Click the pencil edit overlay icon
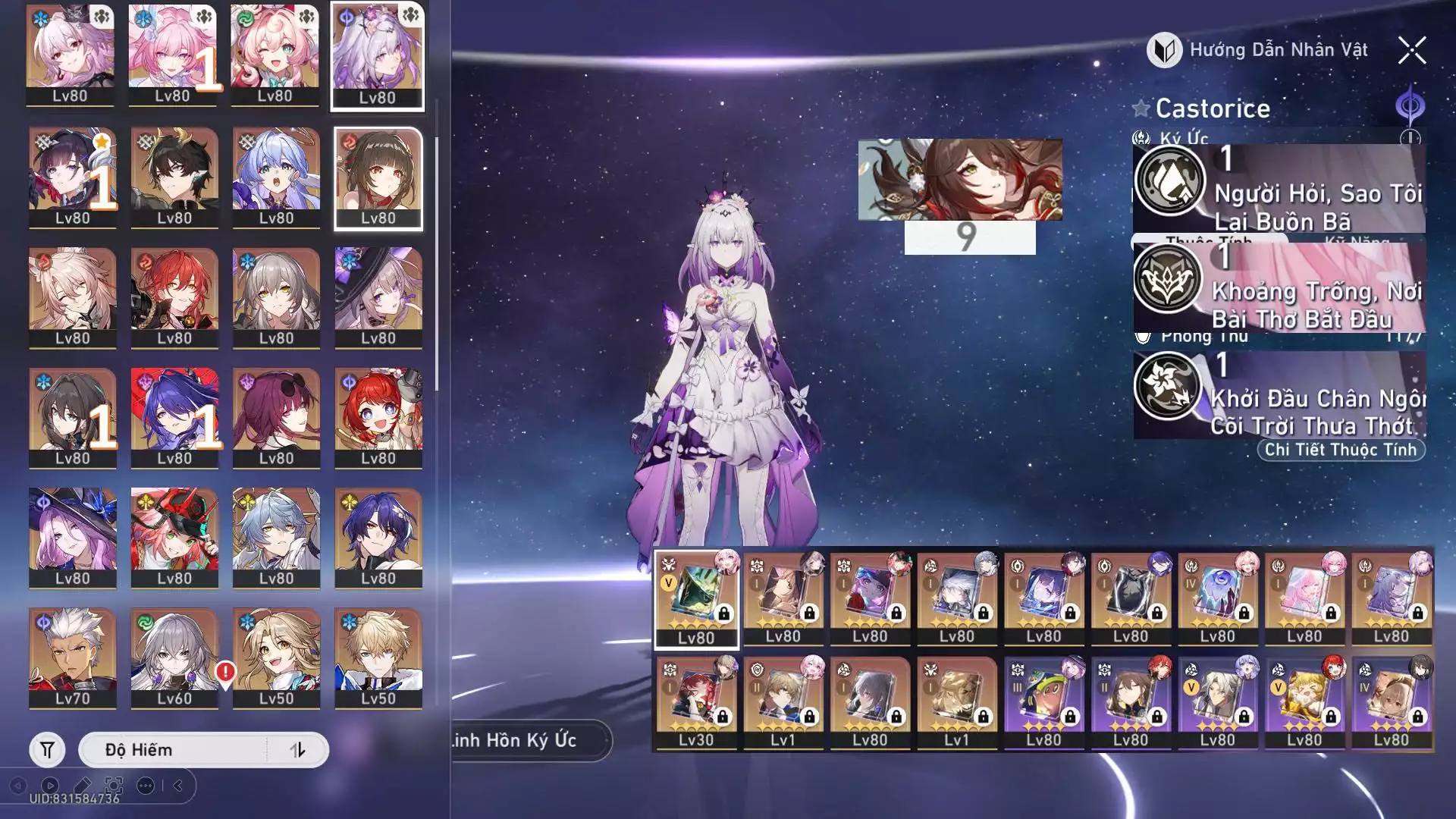 (82, 786)
